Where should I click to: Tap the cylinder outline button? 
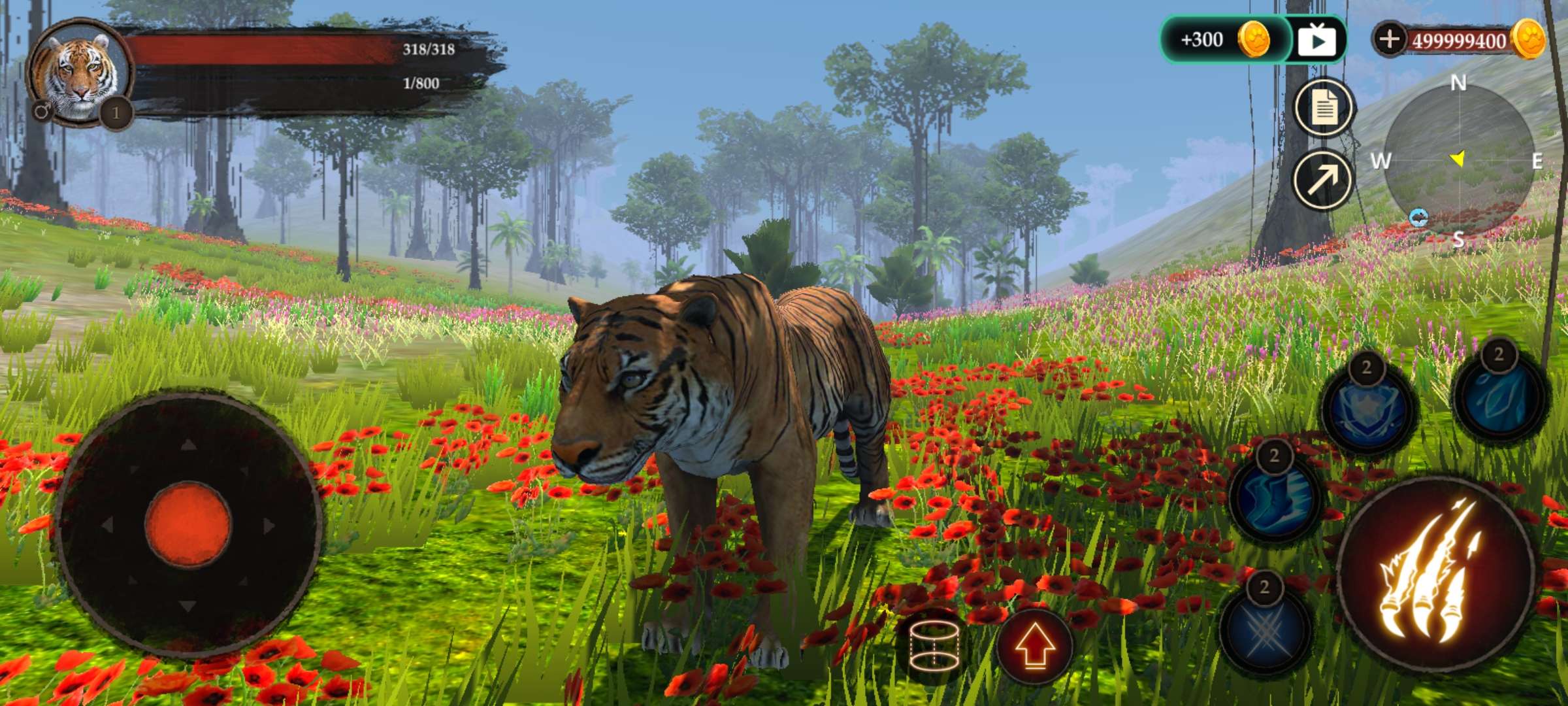click(934, 646)
